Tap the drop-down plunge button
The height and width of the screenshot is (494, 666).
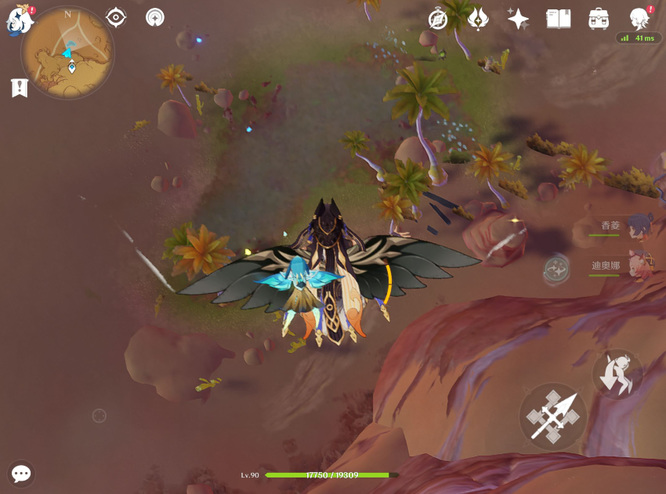[x=616, y=373]
